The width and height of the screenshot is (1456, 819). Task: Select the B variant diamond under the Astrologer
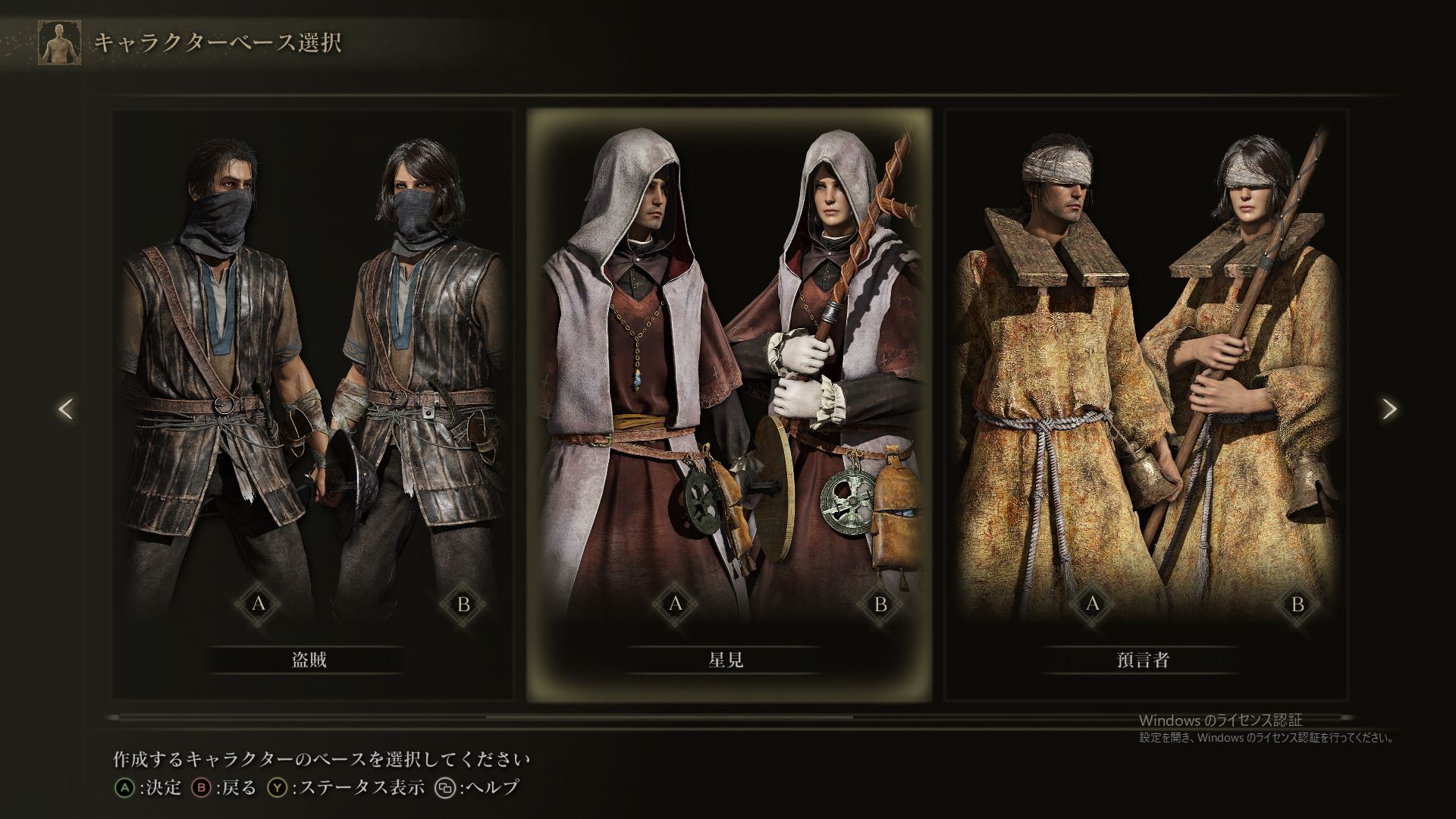880,605
